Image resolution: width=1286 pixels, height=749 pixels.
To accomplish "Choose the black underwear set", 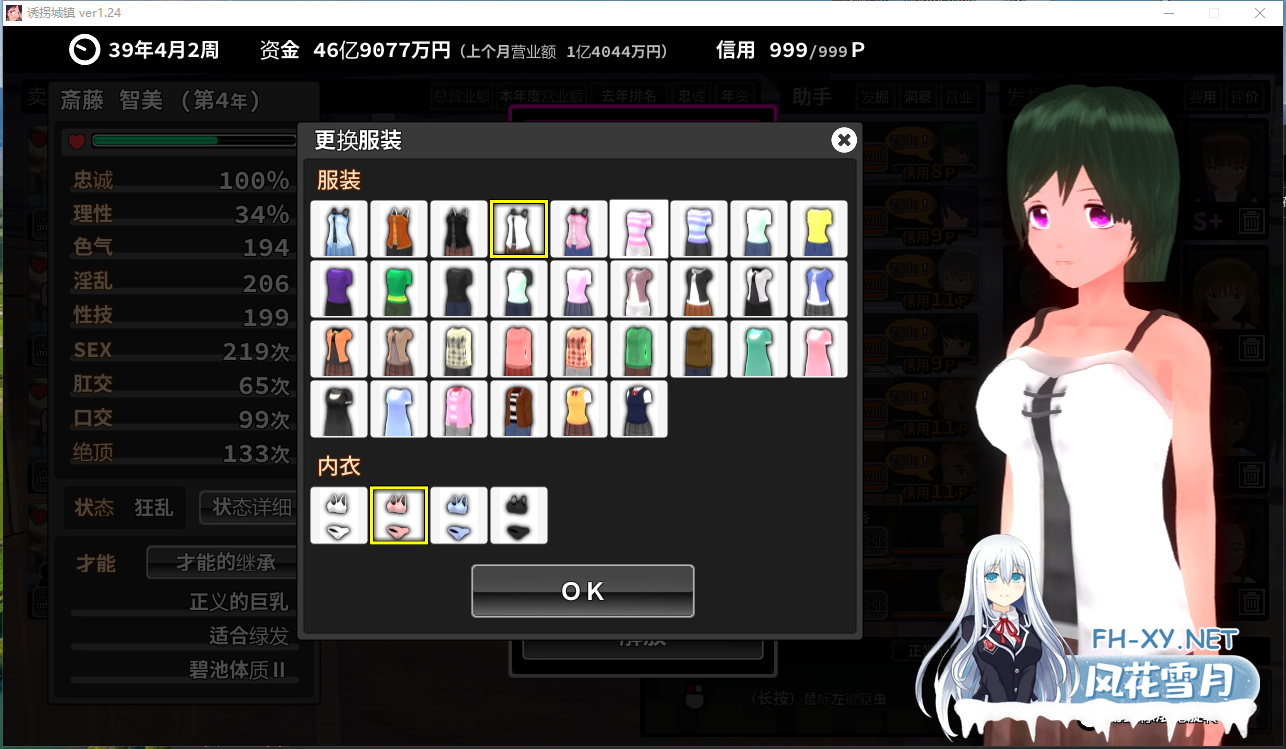I will 519,516.
